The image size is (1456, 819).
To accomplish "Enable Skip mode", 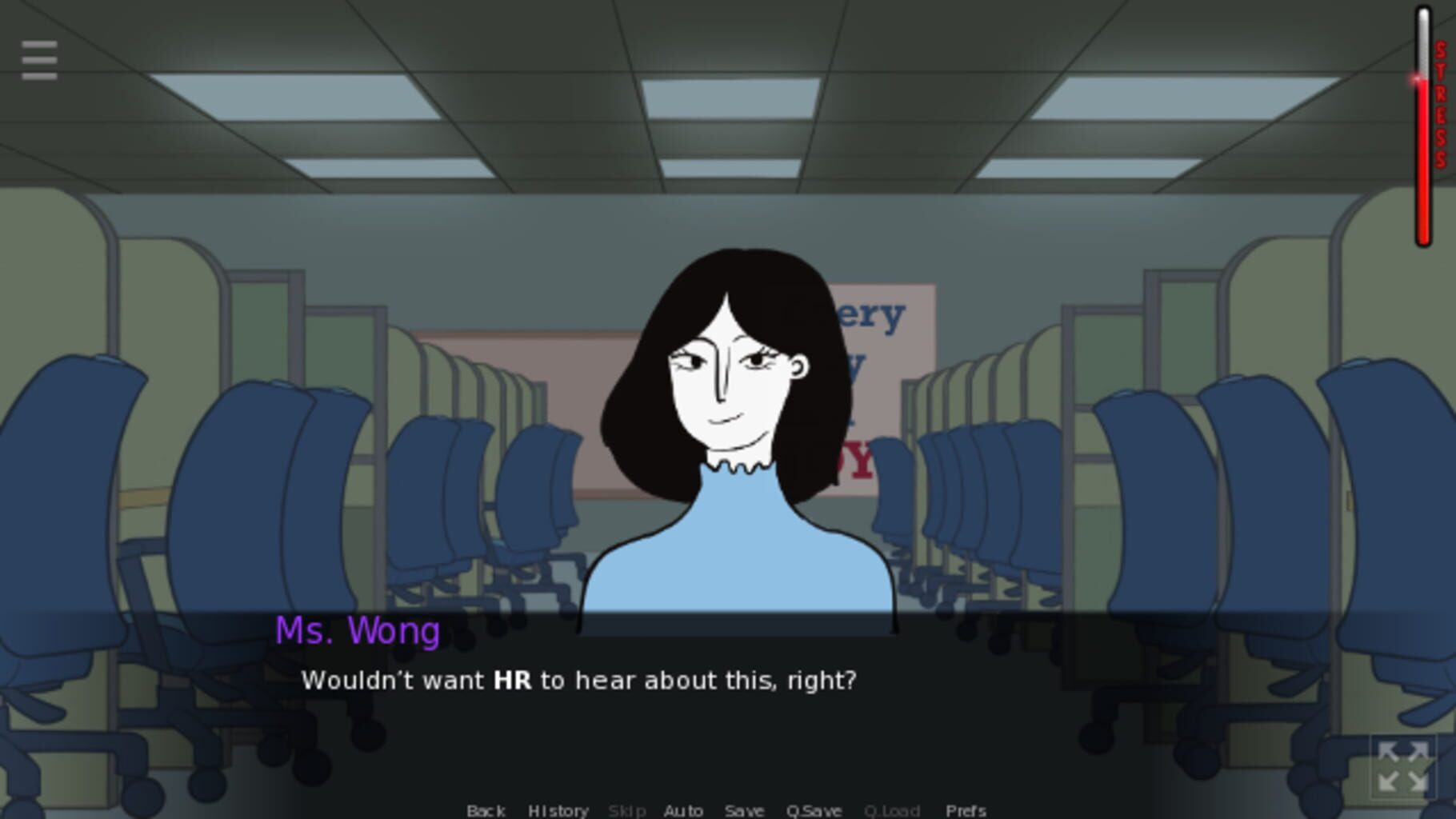I will pos(628,810).
